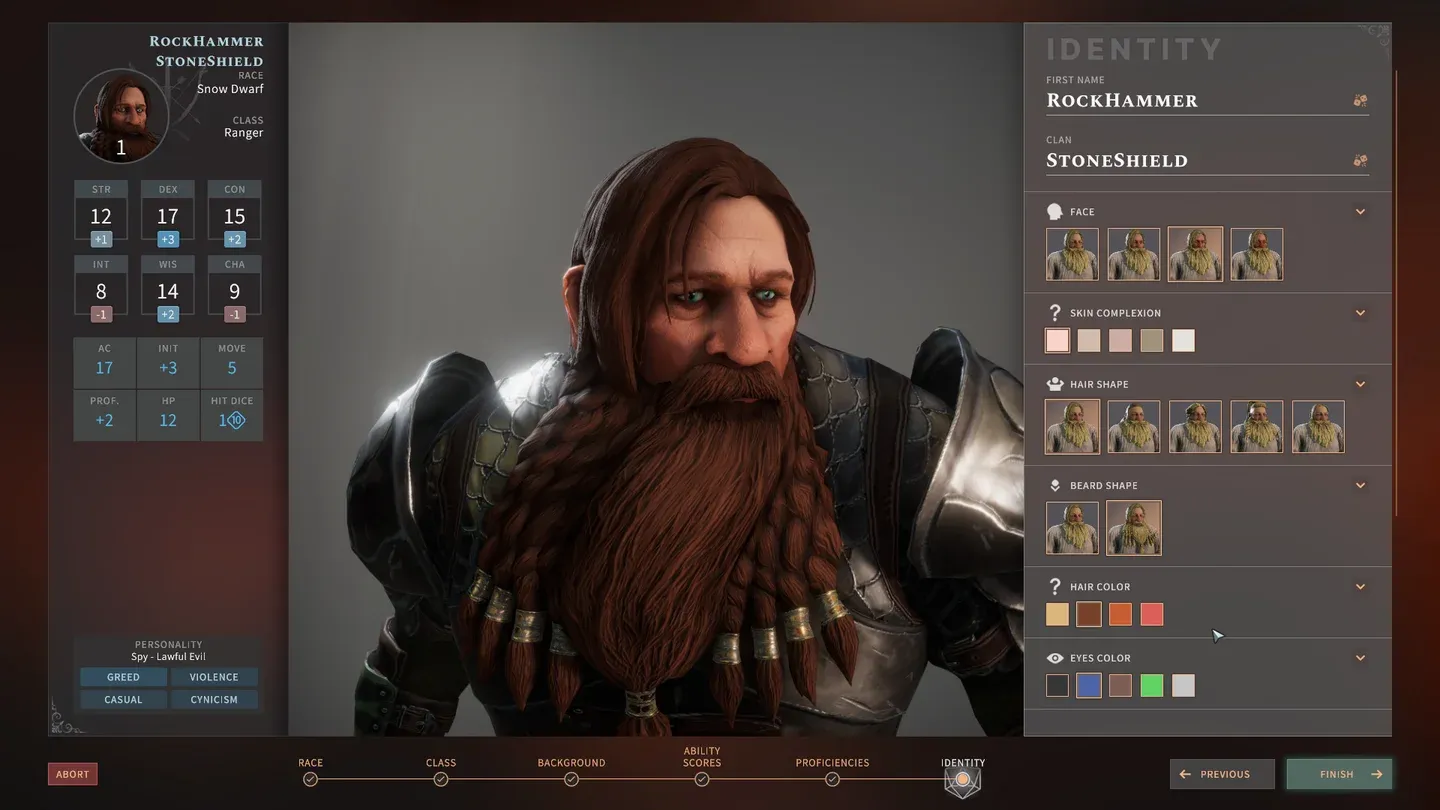Choose the last face thumbnail

click(x=1256, y=254)
